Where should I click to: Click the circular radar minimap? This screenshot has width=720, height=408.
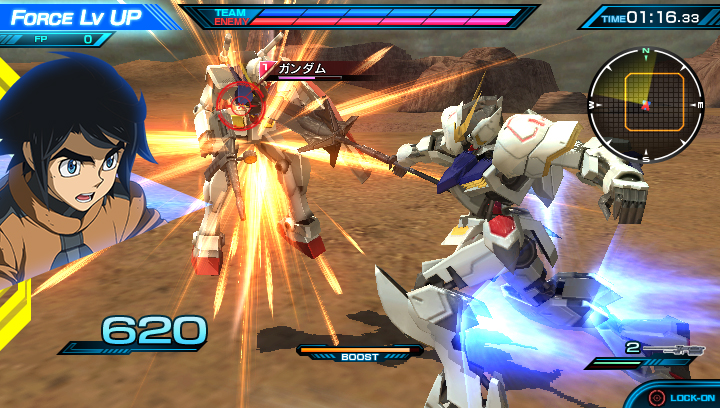[645, 104]
